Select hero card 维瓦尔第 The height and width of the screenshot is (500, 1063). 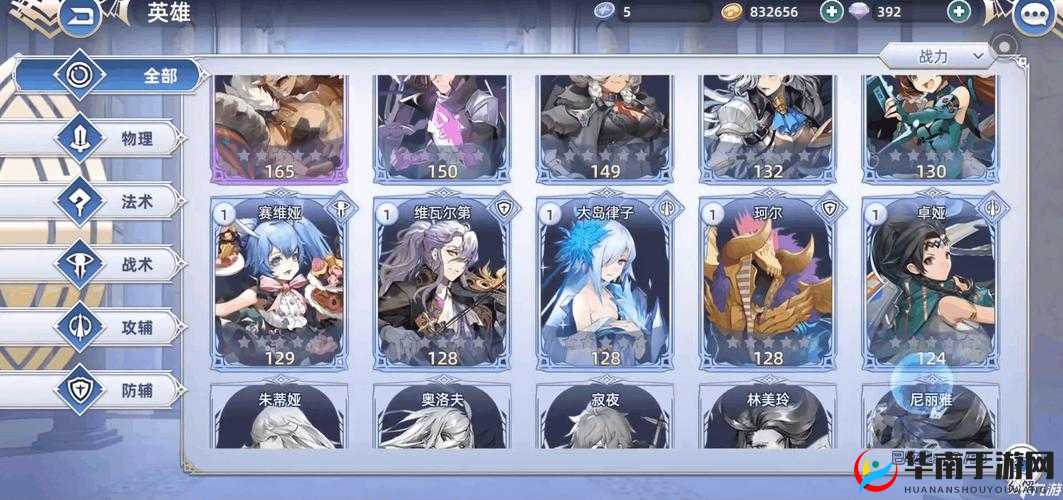[442, 283]
